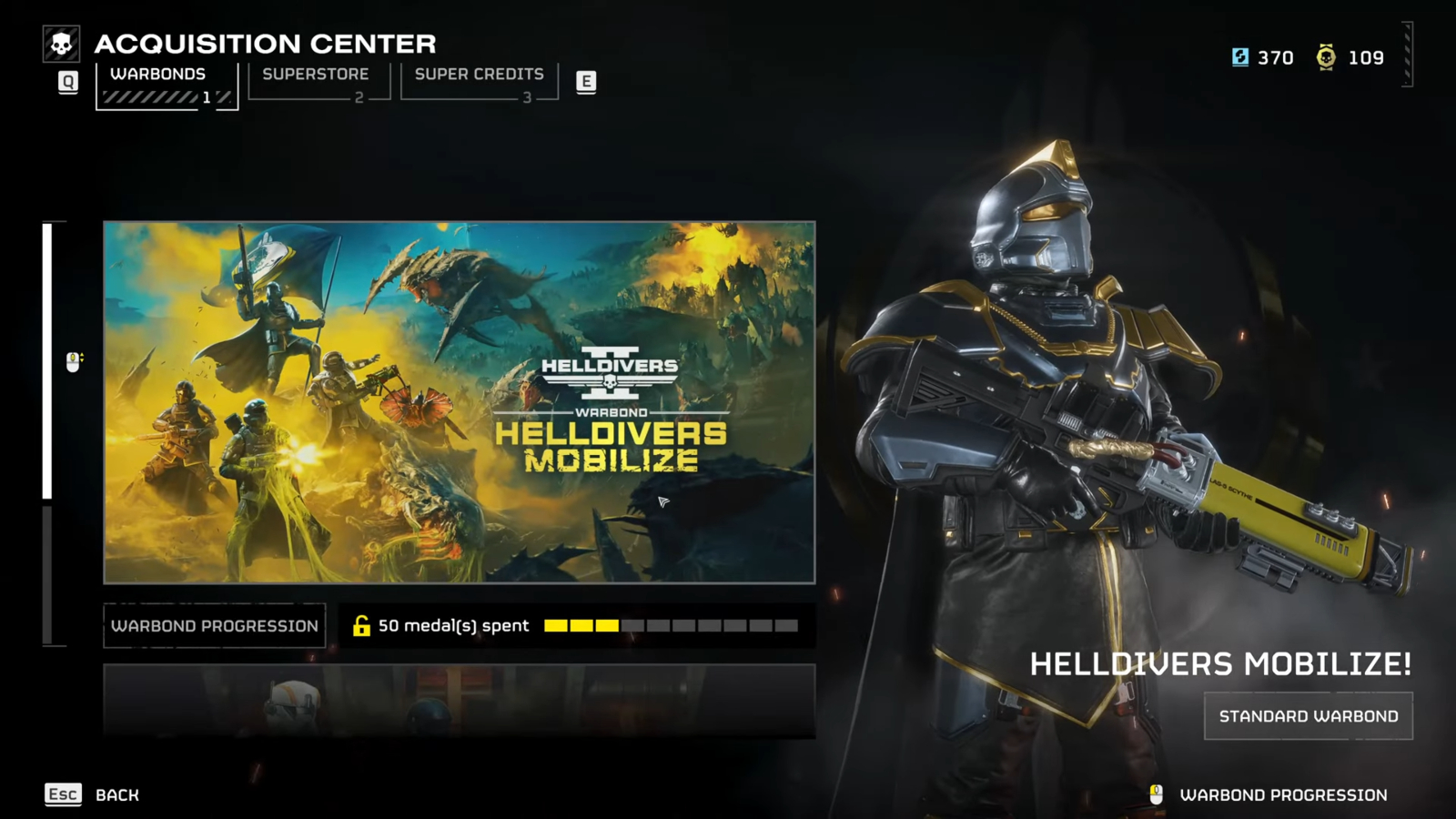
Task: Select the Standard Warbond label
Action: (1308, 715)
